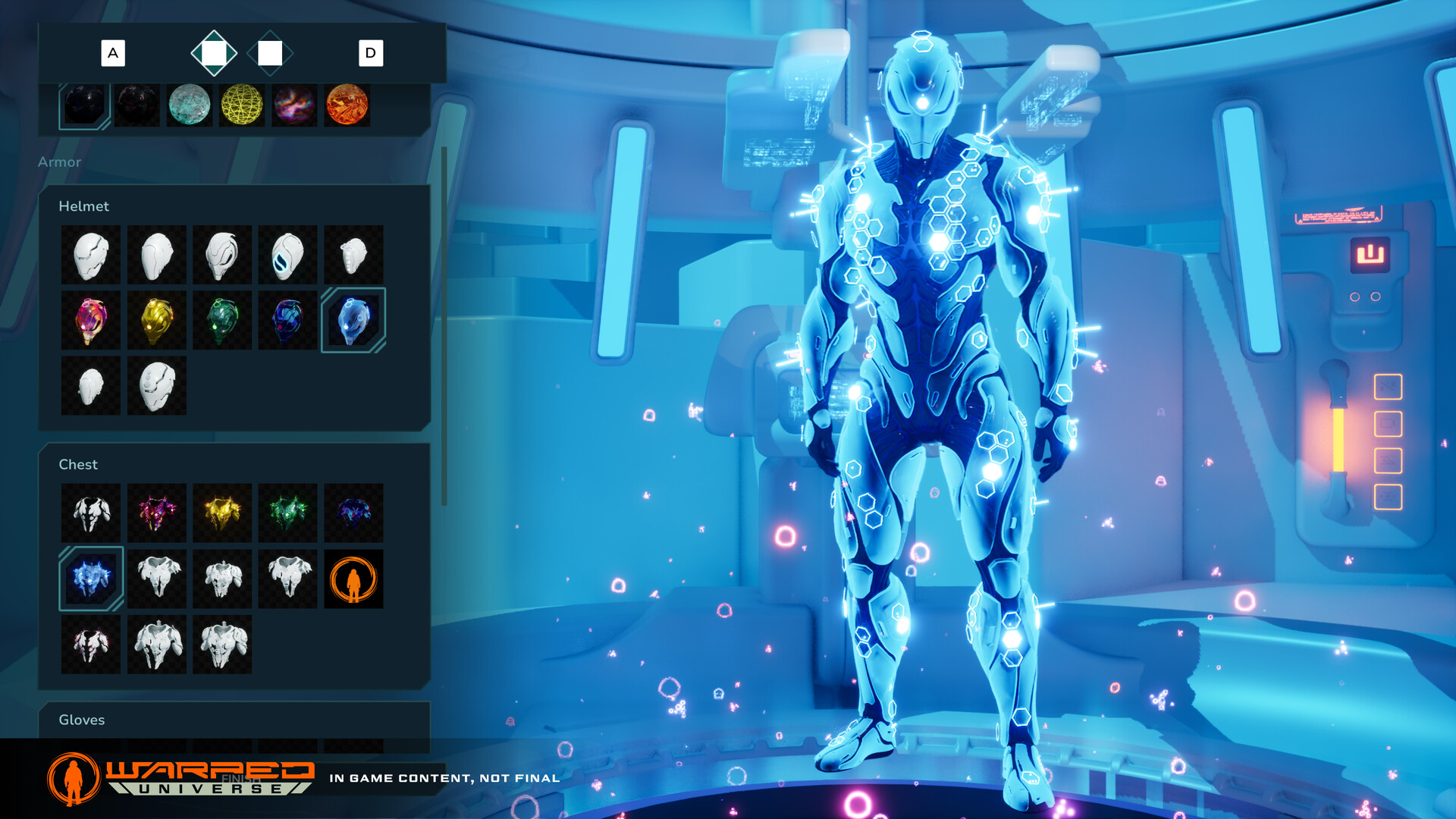The image size is (1456, 819).
Task: Click the FINISH button behind the logo
Action: [x=240, y=778]
